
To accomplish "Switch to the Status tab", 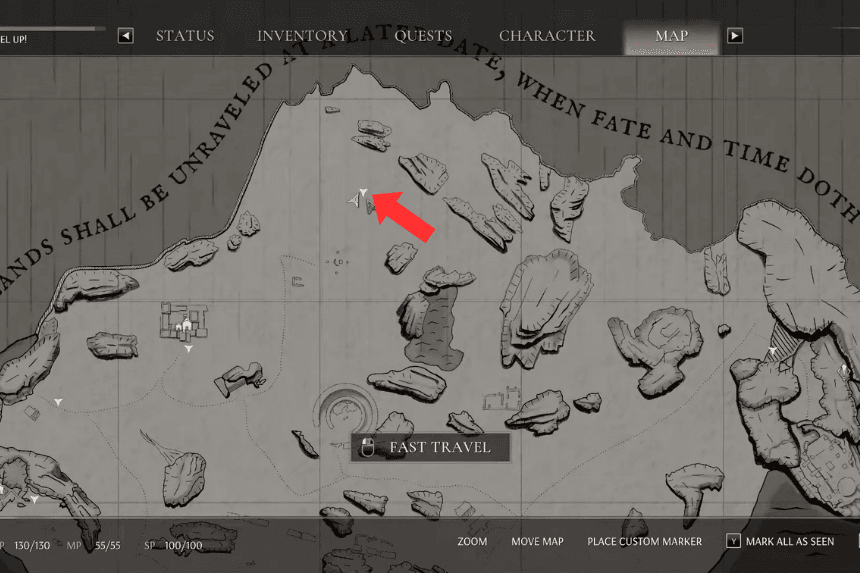I will 185,36.
